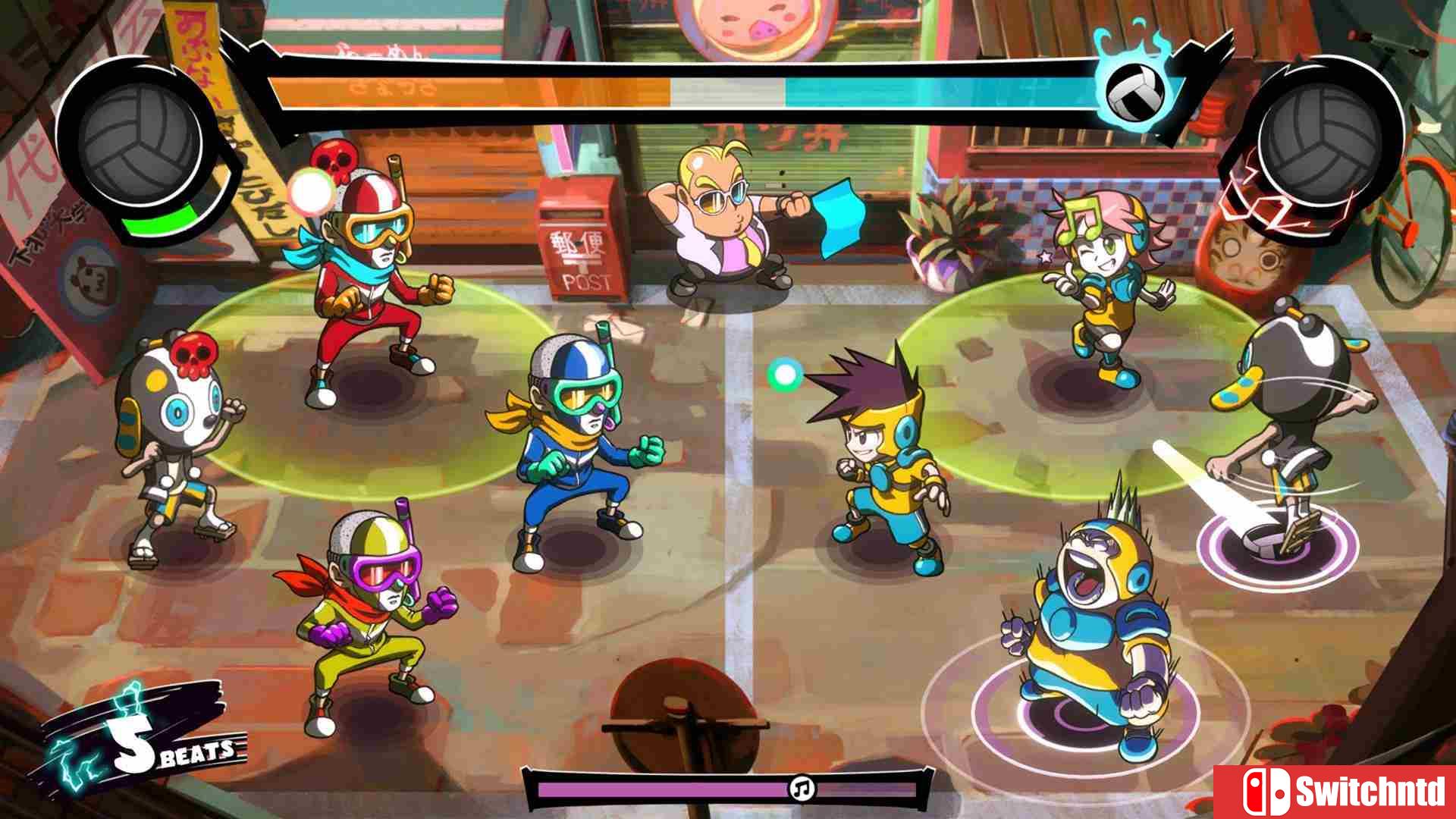The image size is (1456, 819).
Task: Toggle the green charge gauge under the left volleyball
Action: 158,220
